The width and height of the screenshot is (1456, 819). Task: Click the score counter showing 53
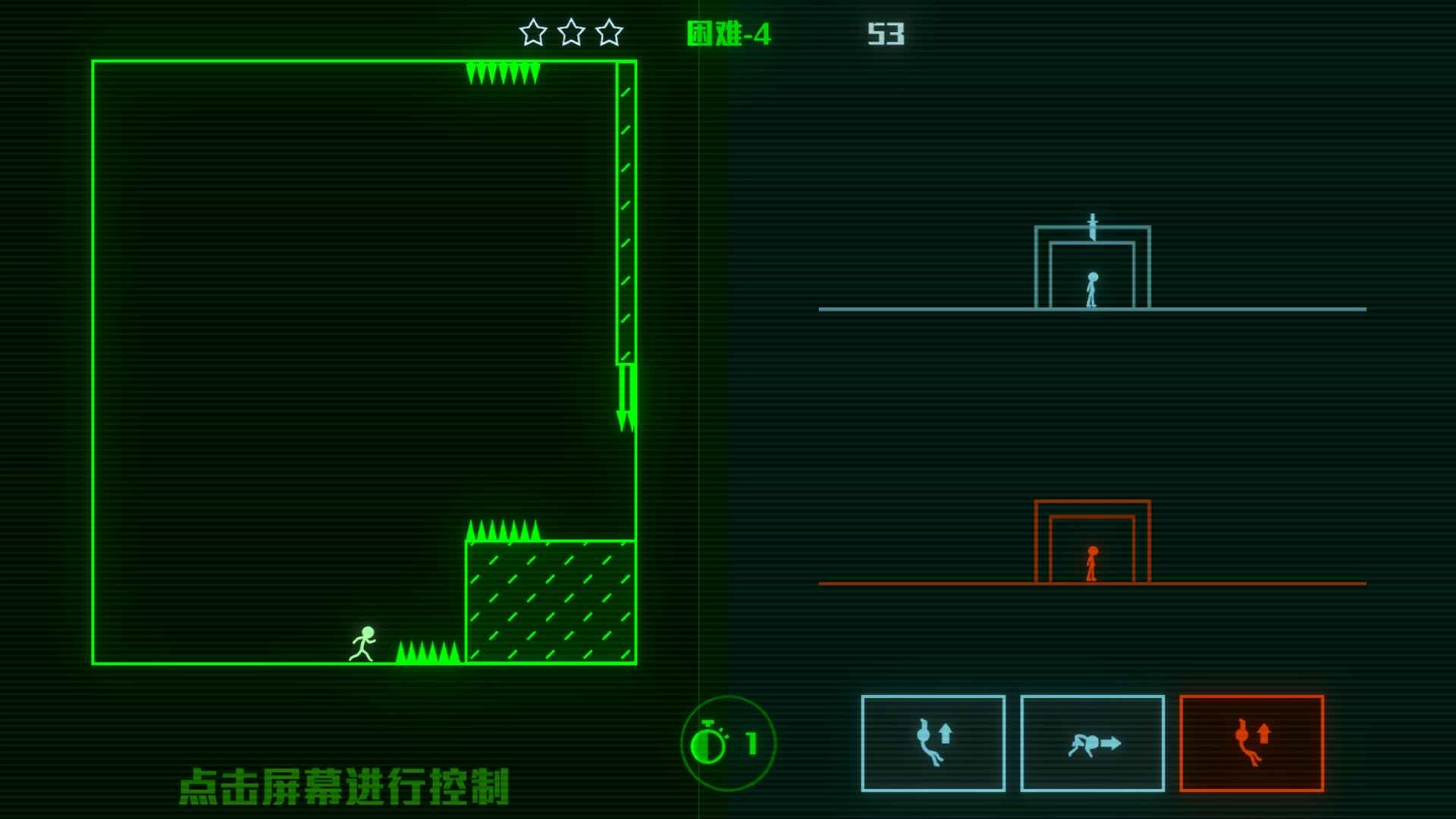pos(886,33)
